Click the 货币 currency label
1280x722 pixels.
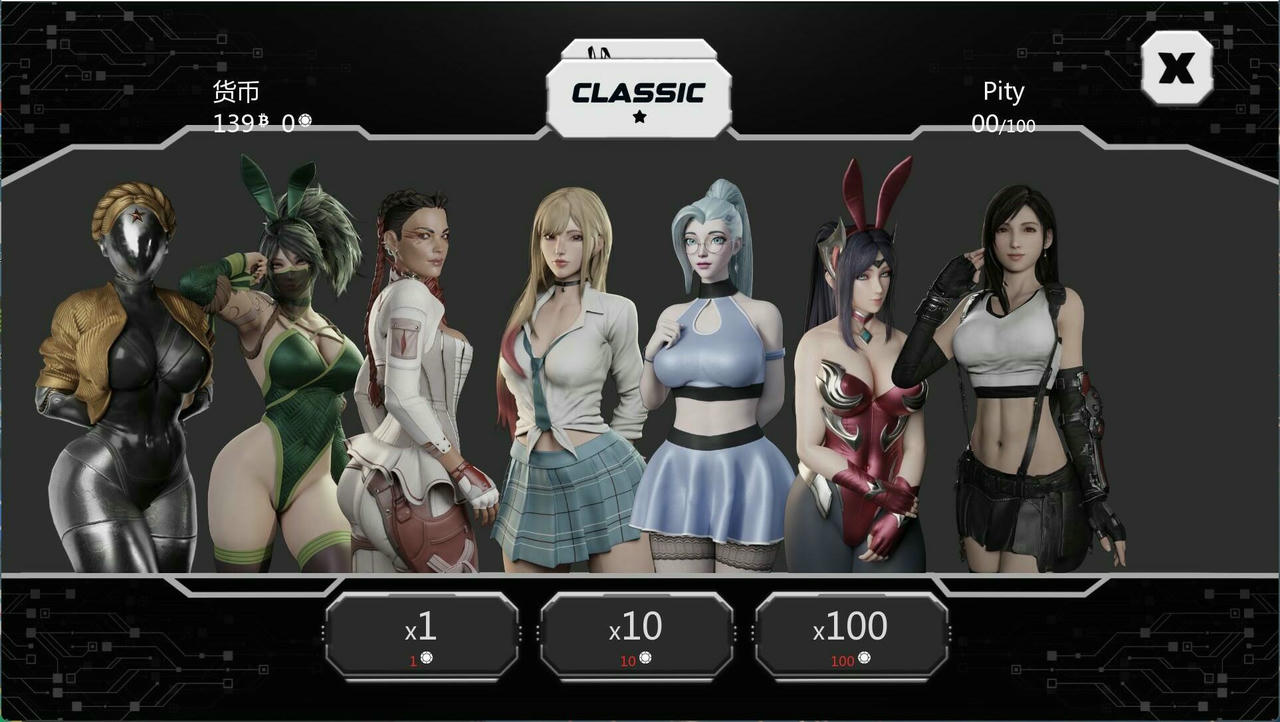click(x=234, y=91)
